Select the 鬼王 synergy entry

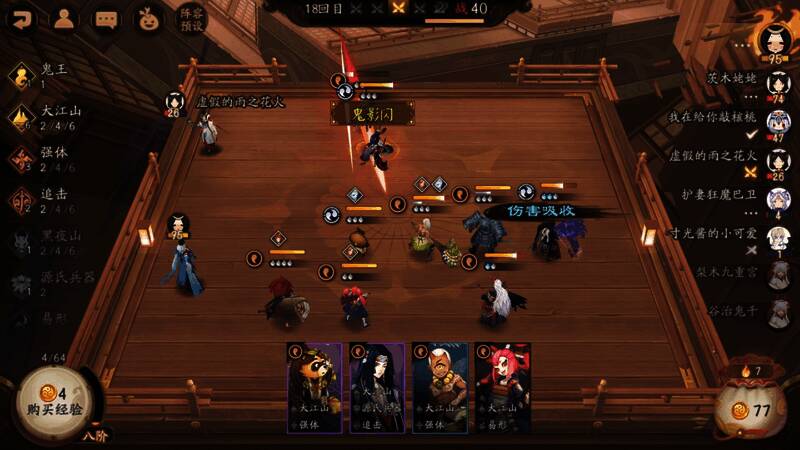click(45, 76)
